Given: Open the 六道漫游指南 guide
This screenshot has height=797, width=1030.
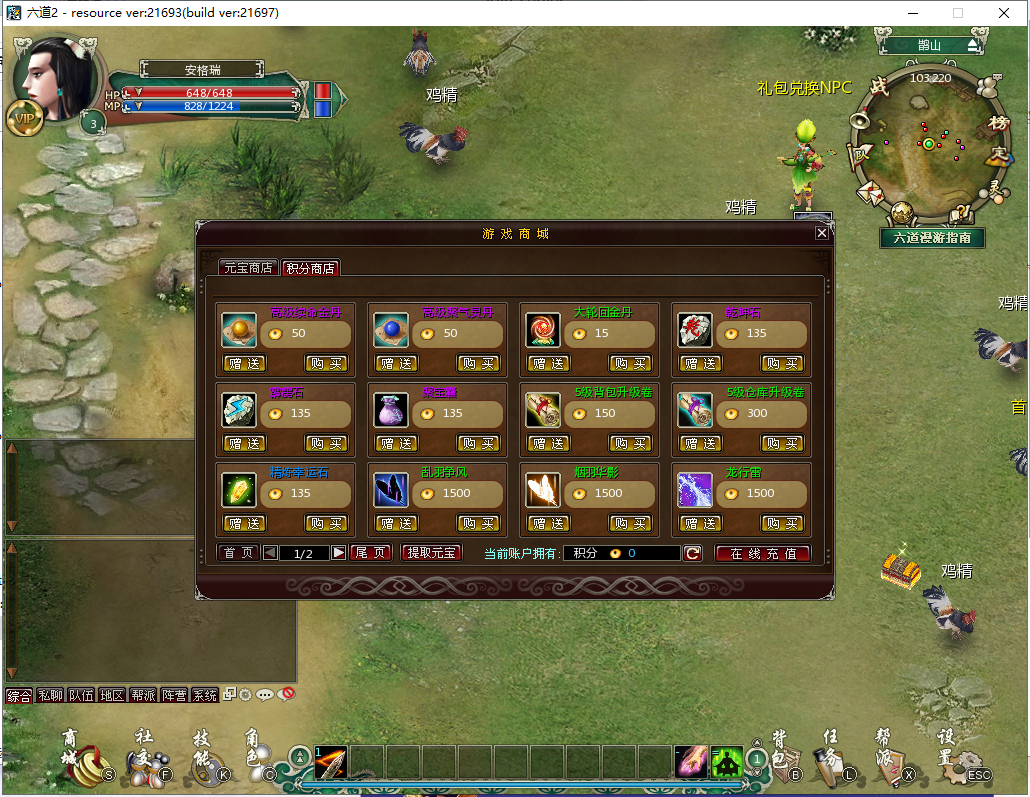Looking at the screenshot, I should click(x=932, y=238).
